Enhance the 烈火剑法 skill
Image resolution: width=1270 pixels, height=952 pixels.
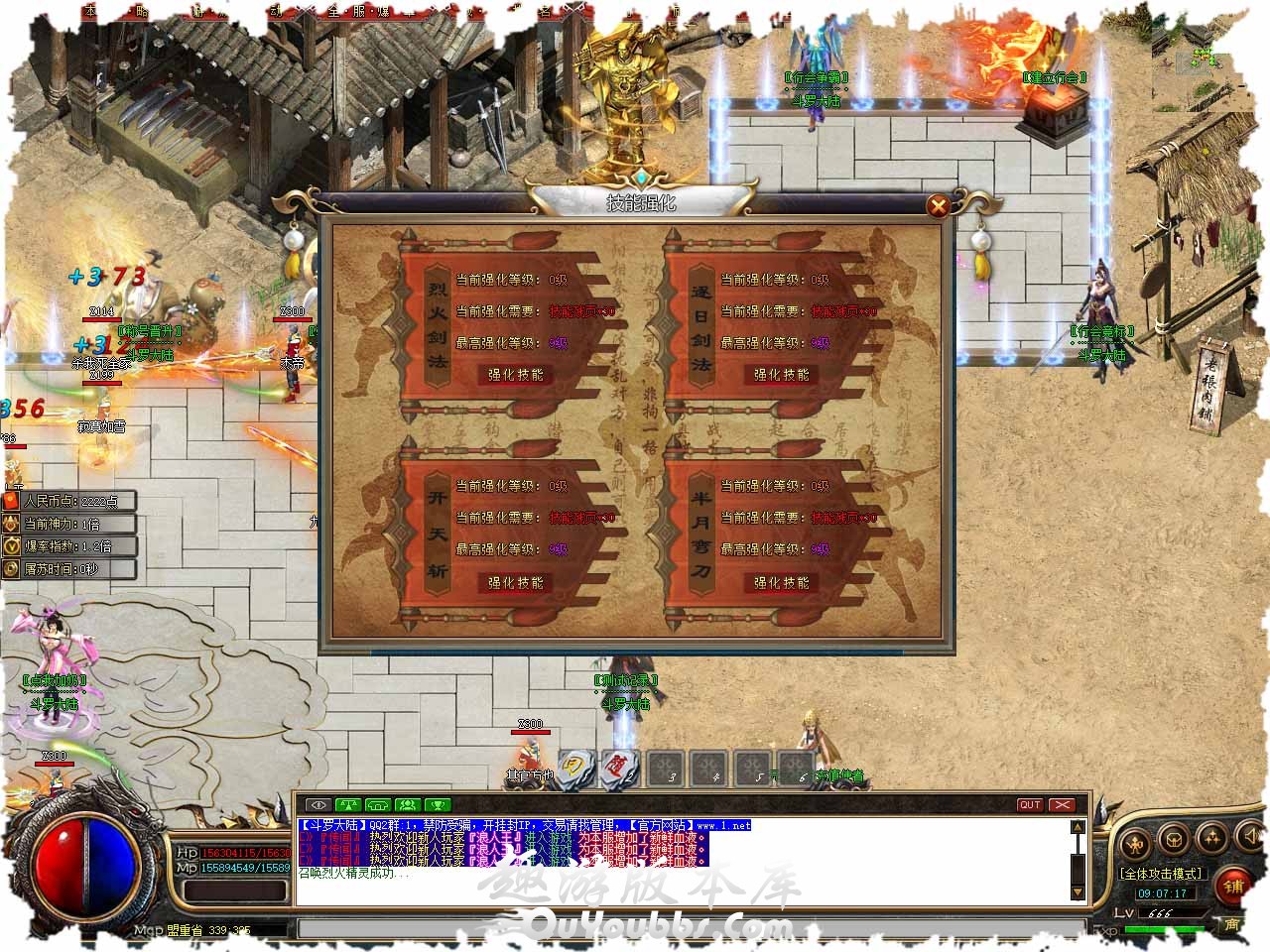click(516, 375)
